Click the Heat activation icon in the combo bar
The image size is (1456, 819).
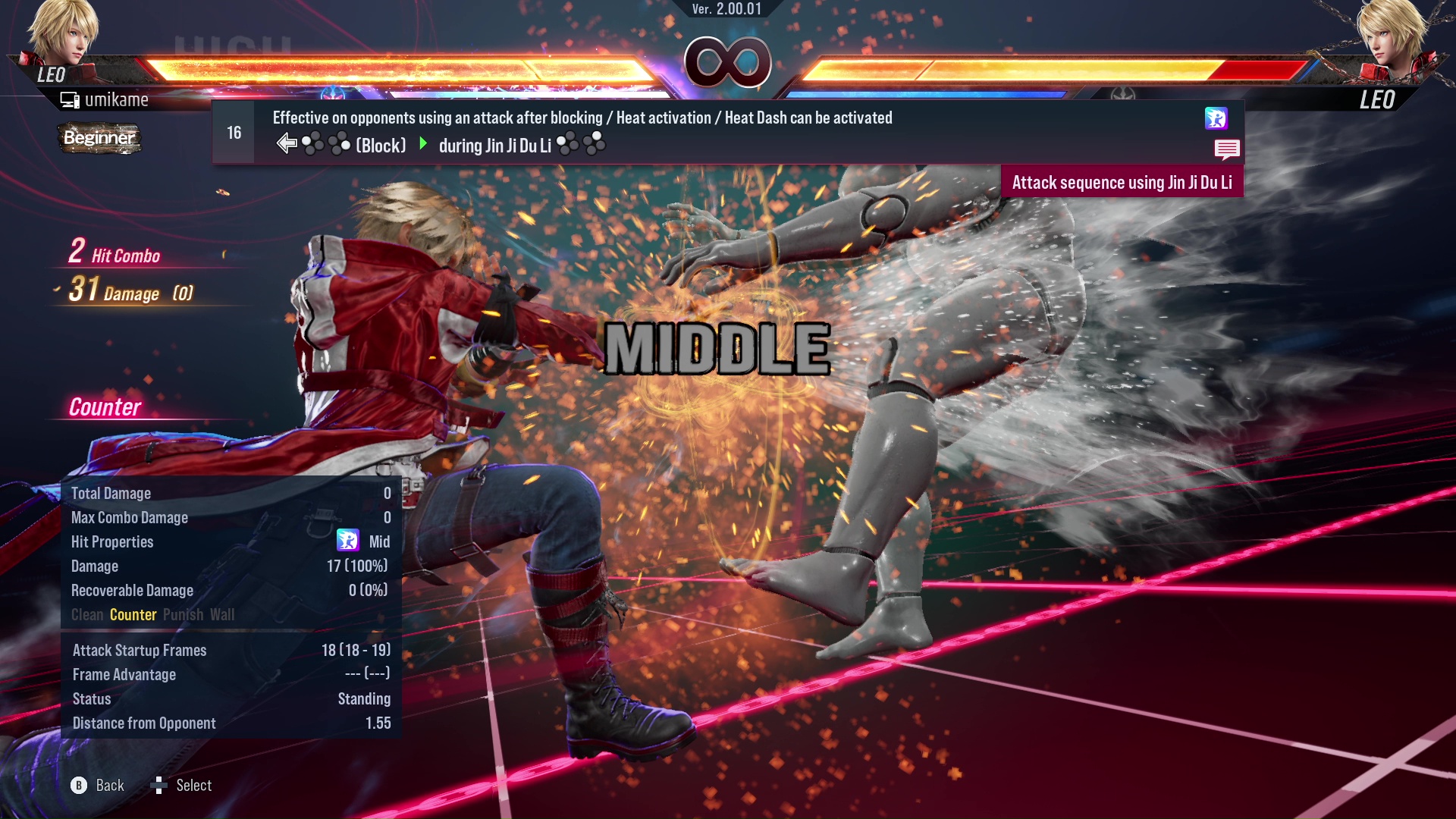(x=1216, y=118)
